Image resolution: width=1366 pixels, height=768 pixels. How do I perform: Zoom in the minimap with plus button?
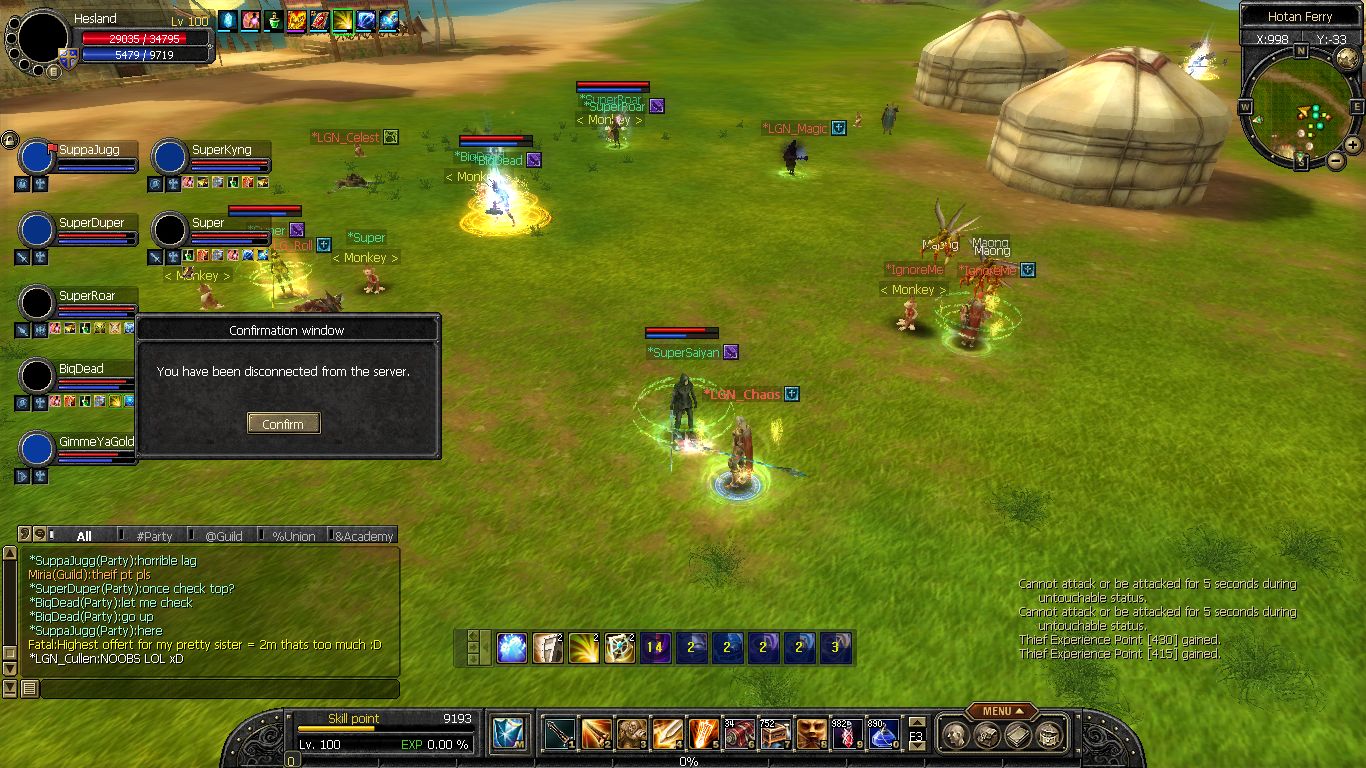[1355, 147]
